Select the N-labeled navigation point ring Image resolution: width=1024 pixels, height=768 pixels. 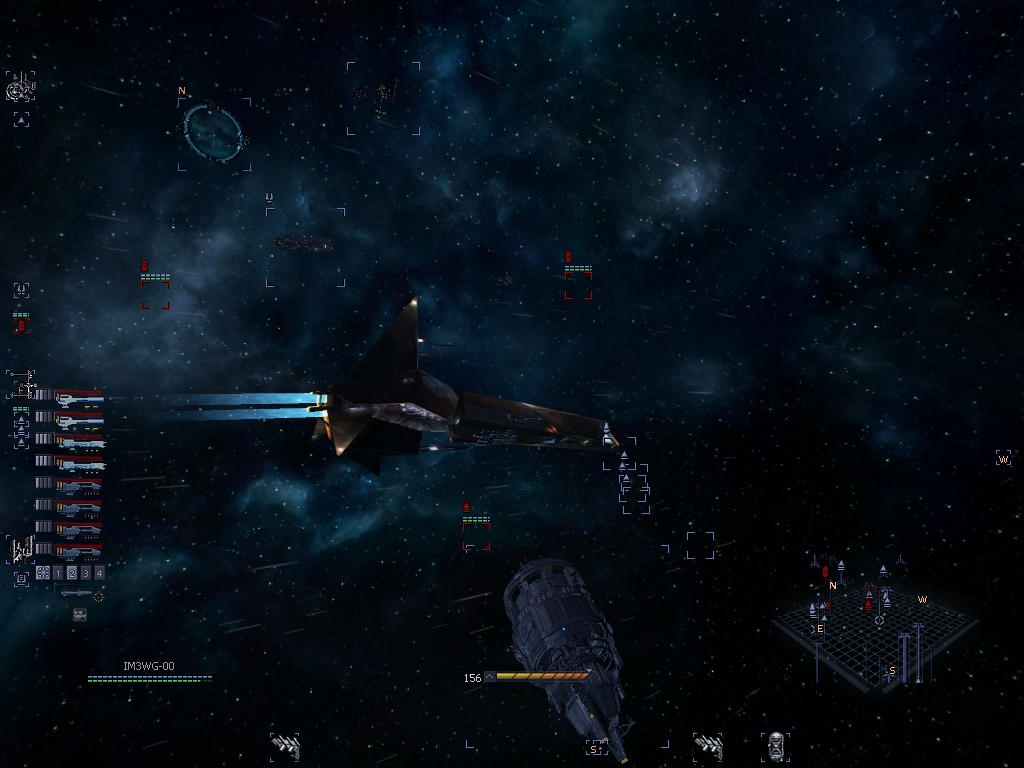tap(213, 134)
